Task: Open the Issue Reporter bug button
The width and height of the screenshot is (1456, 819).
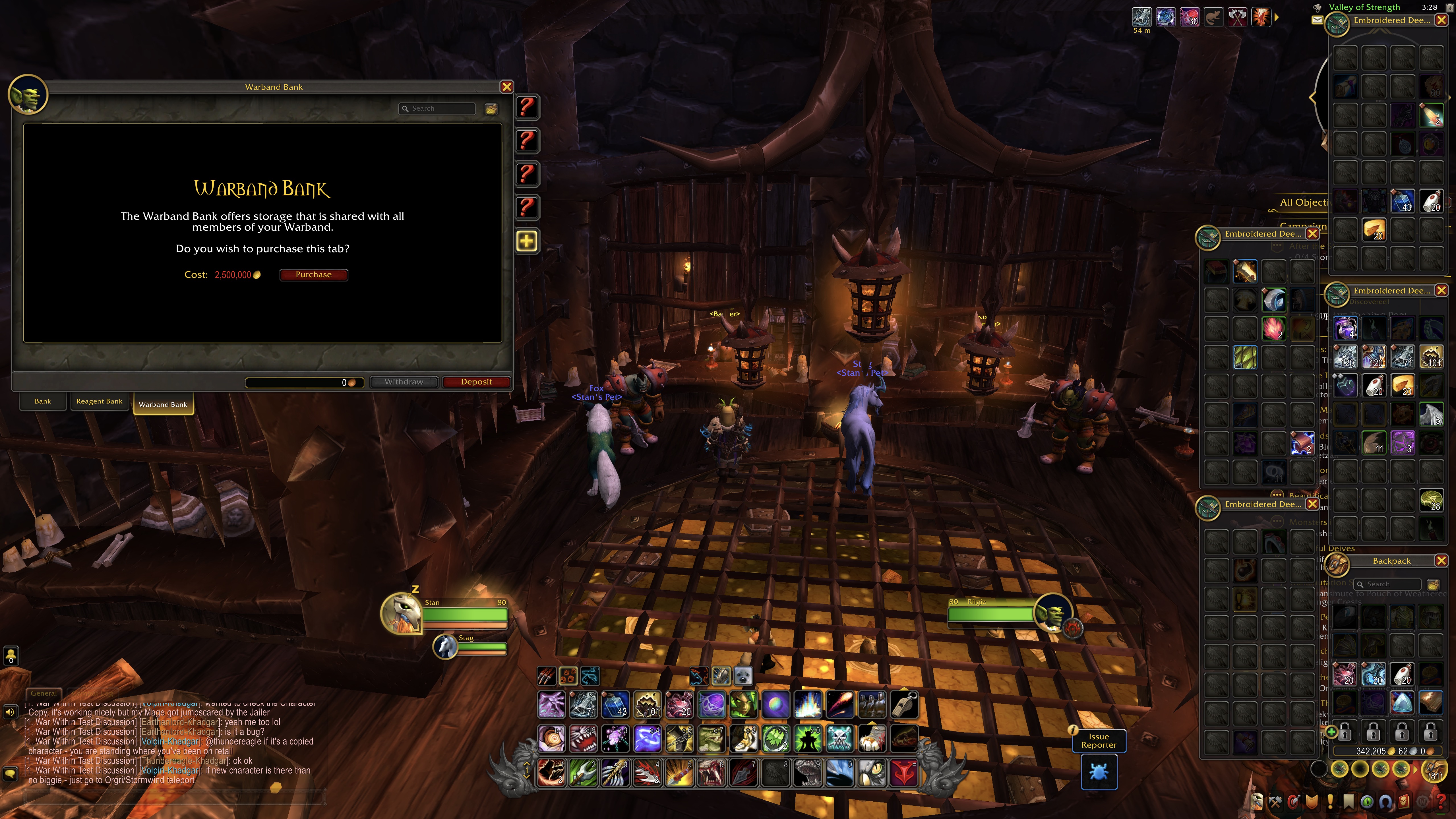Action: [x=1099, y=772]
